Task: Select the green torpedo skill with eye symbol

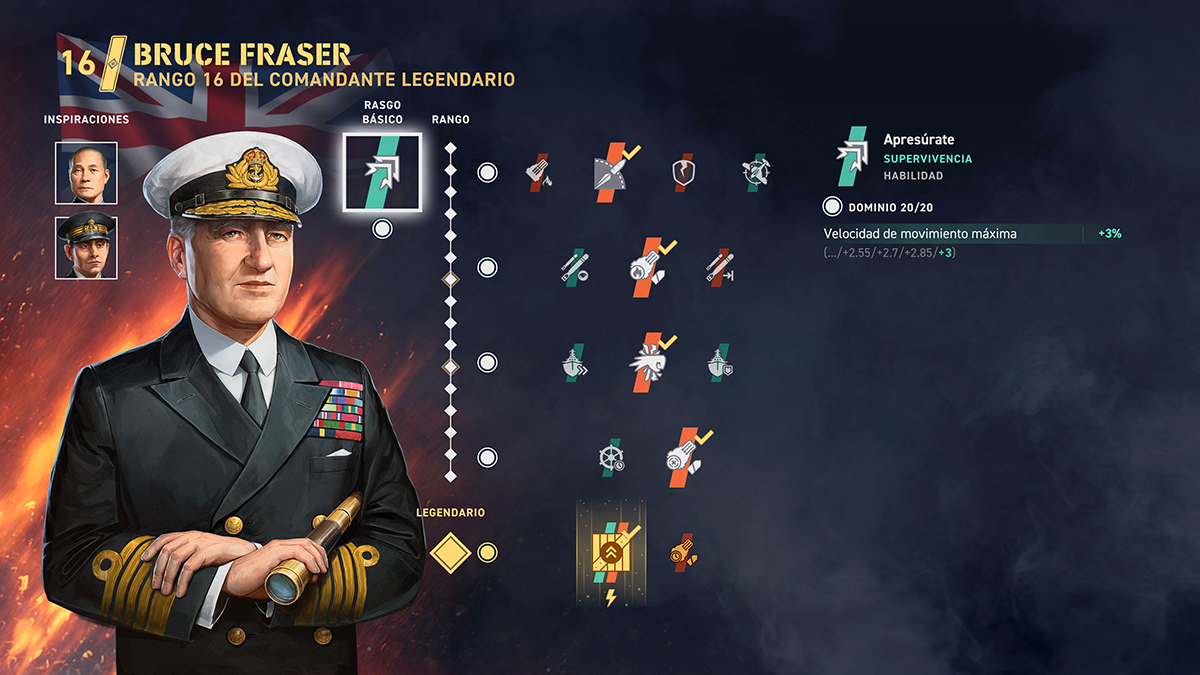Action: tap(574, 267)
